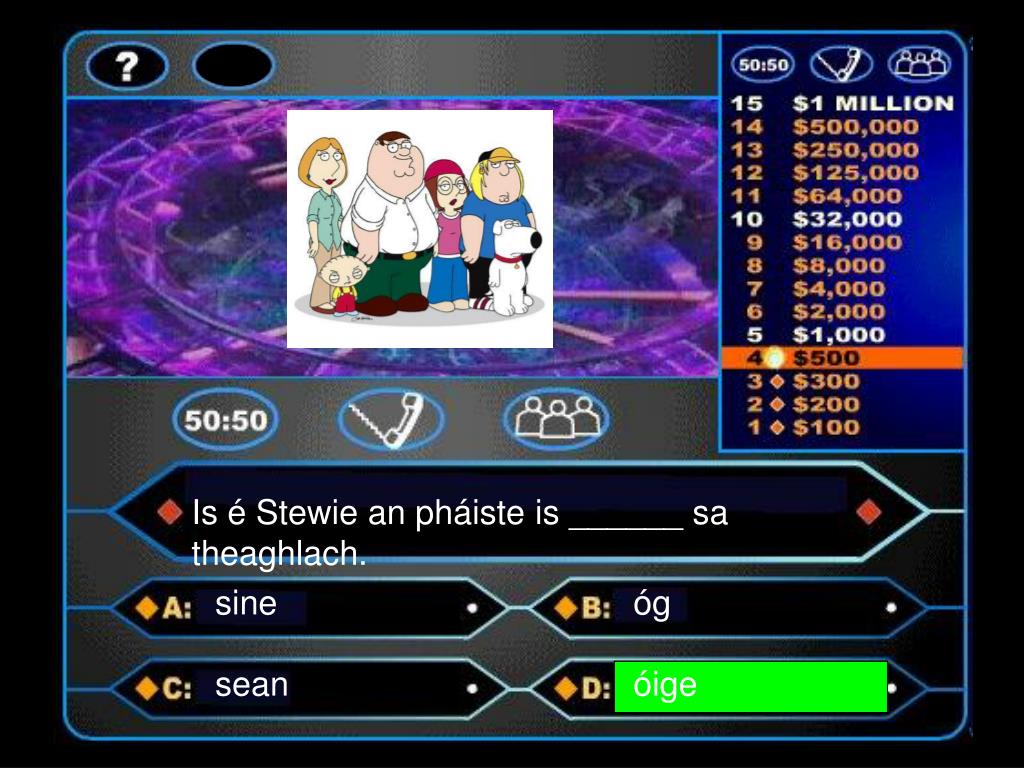Use the large 50:50 lifeline button

click(226, 419)
